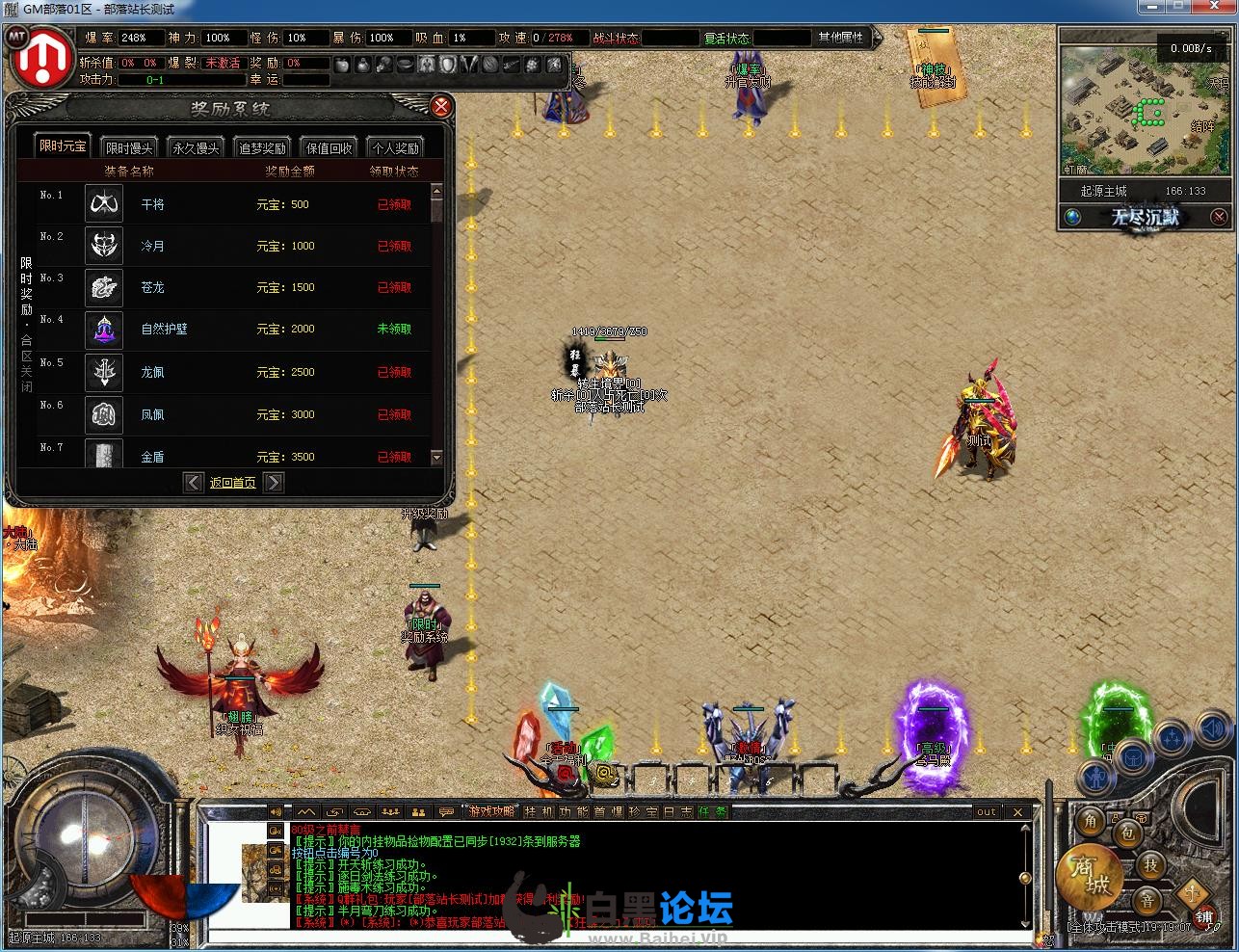The height and width of the screenshot is (952, 1239).
Task: Click the 返回首页 link
Action: pos(233,482)
